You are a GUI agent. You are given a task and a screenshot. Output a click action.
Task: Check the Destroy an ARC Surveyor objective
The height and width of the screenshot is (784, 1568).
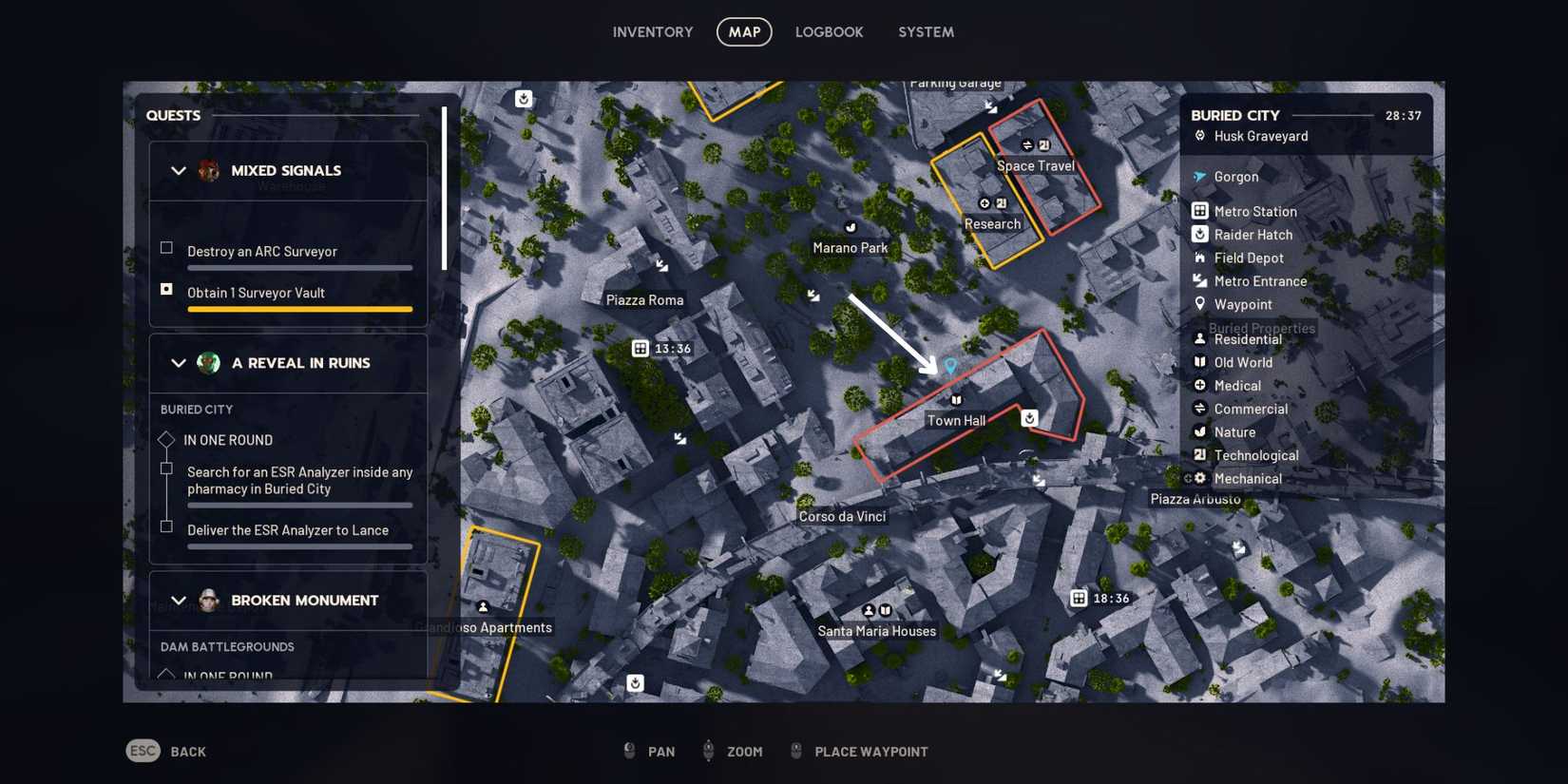[166, 248]
